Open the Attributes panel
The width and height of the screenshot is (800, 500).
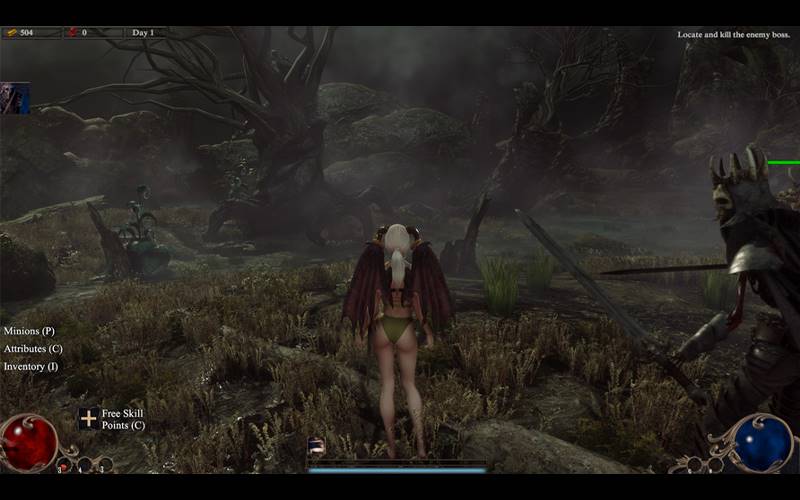(x=33, y=349)
